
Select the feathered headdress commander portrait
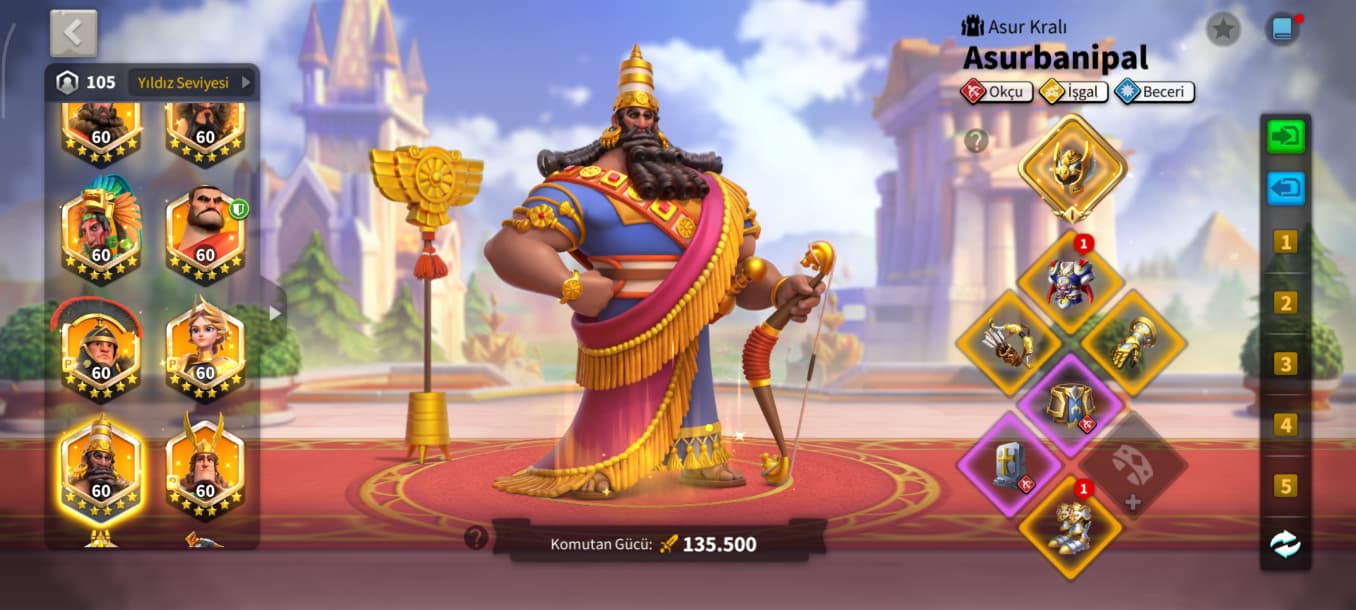[101, 233]
